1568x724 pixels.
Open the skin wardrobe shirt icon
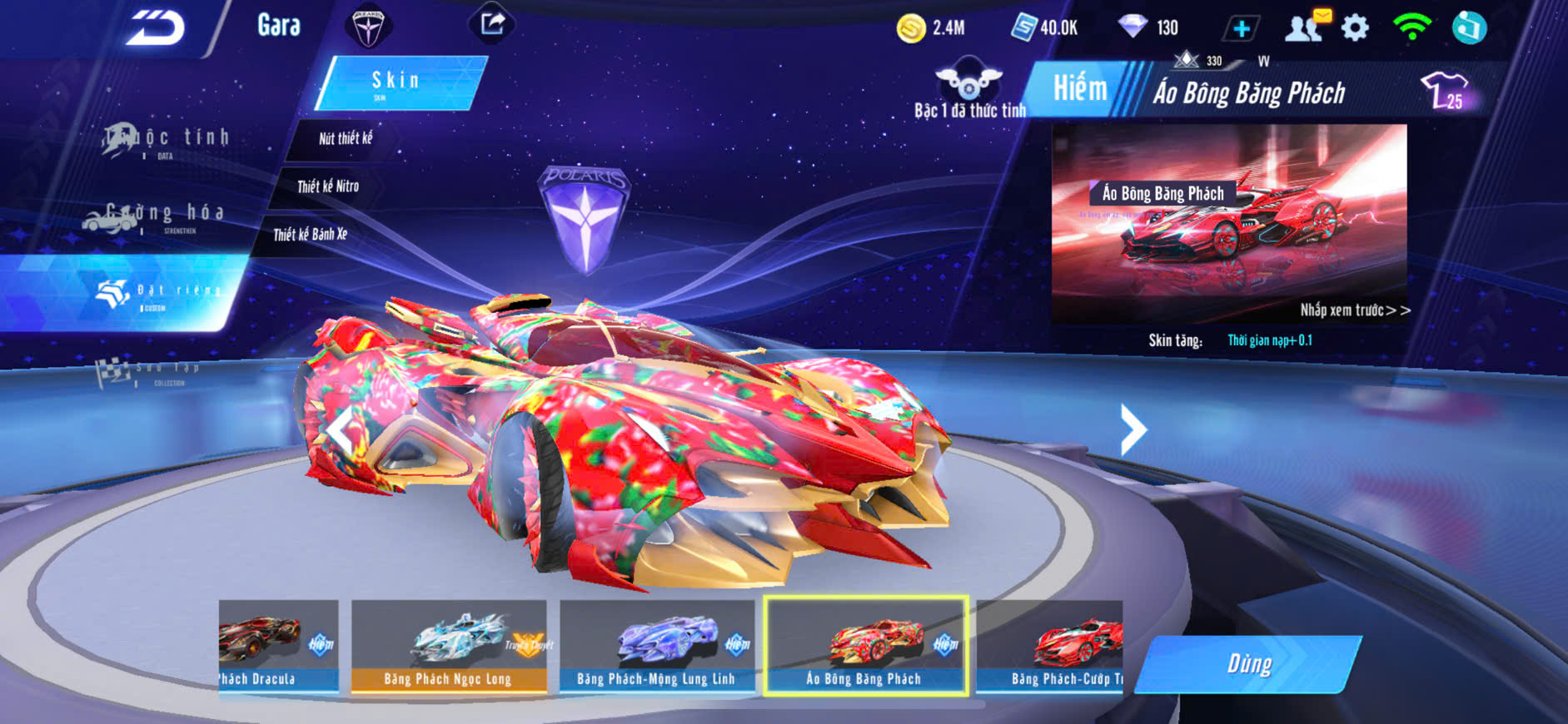[x=1445, y=91]
